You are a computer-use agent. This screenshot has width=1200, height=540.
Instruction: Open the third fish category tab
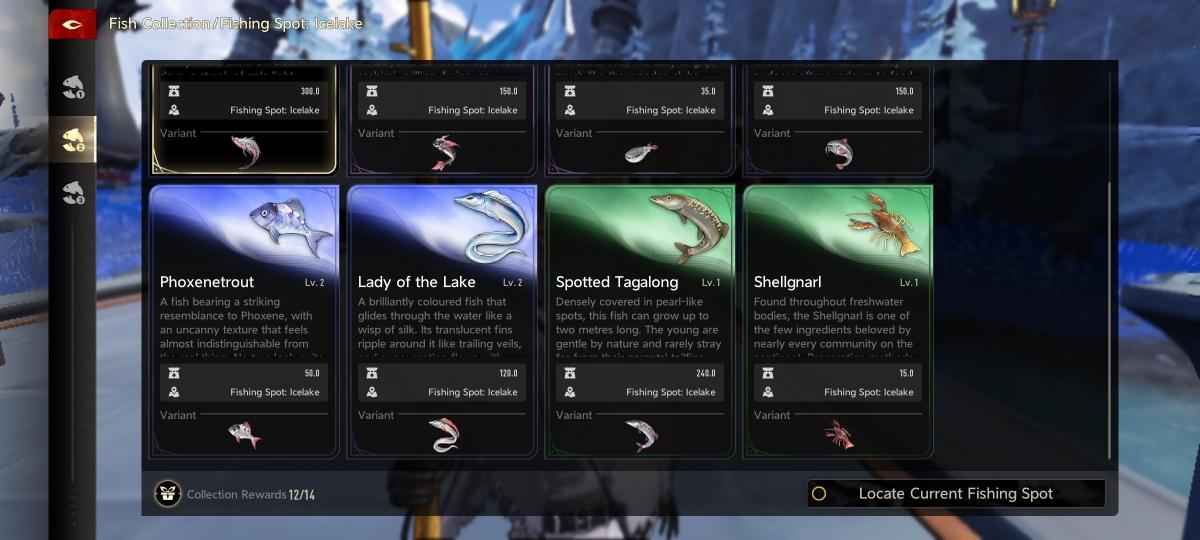73,192
